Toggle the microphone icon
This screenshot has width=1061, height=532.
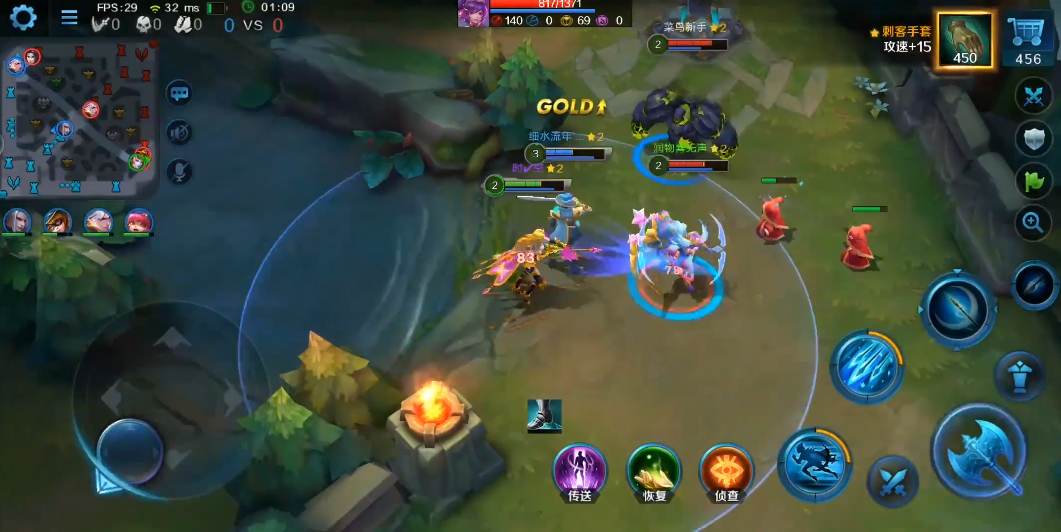(x=179, y=171)
